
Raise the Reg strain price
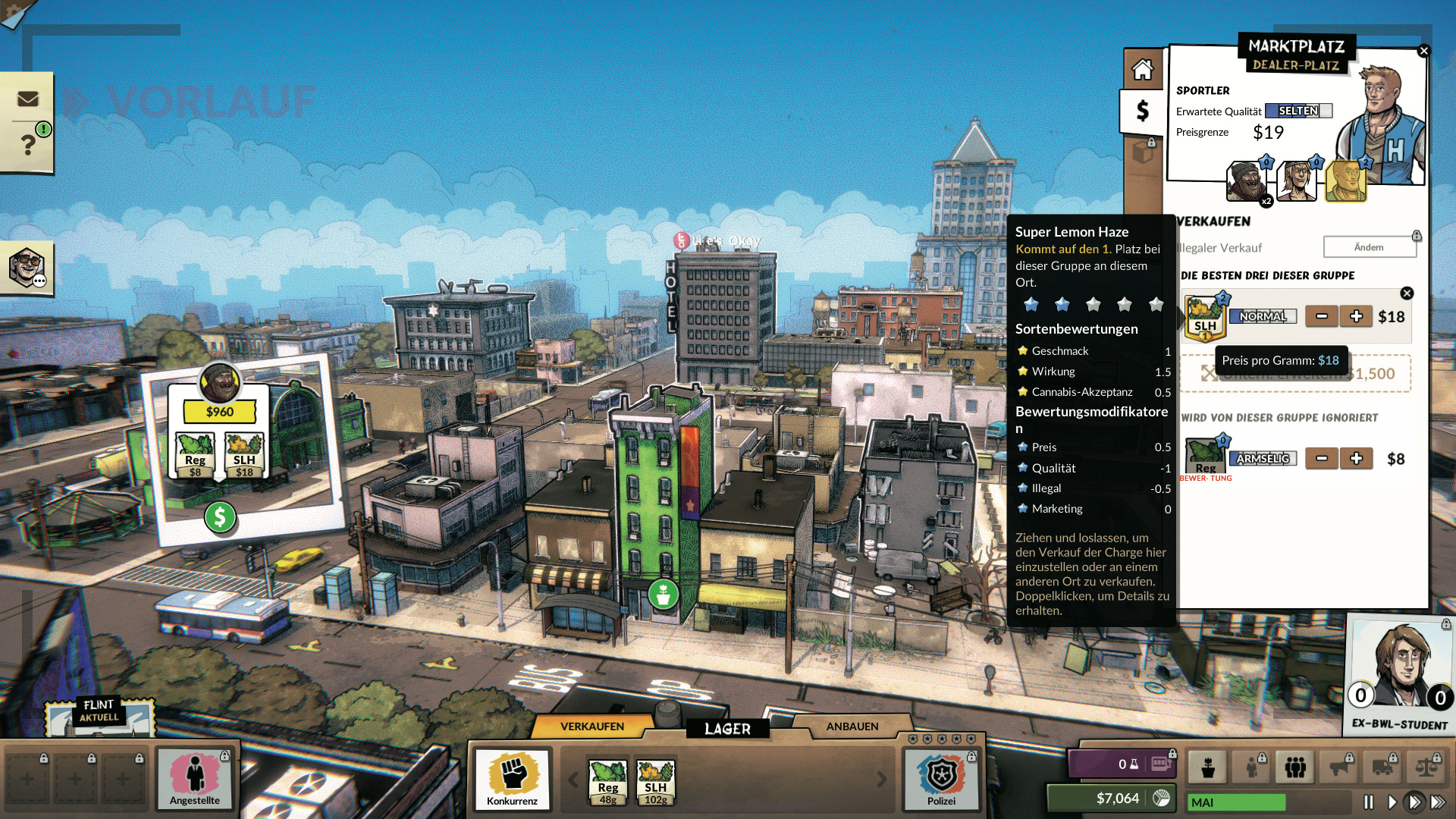(1356, 458)
